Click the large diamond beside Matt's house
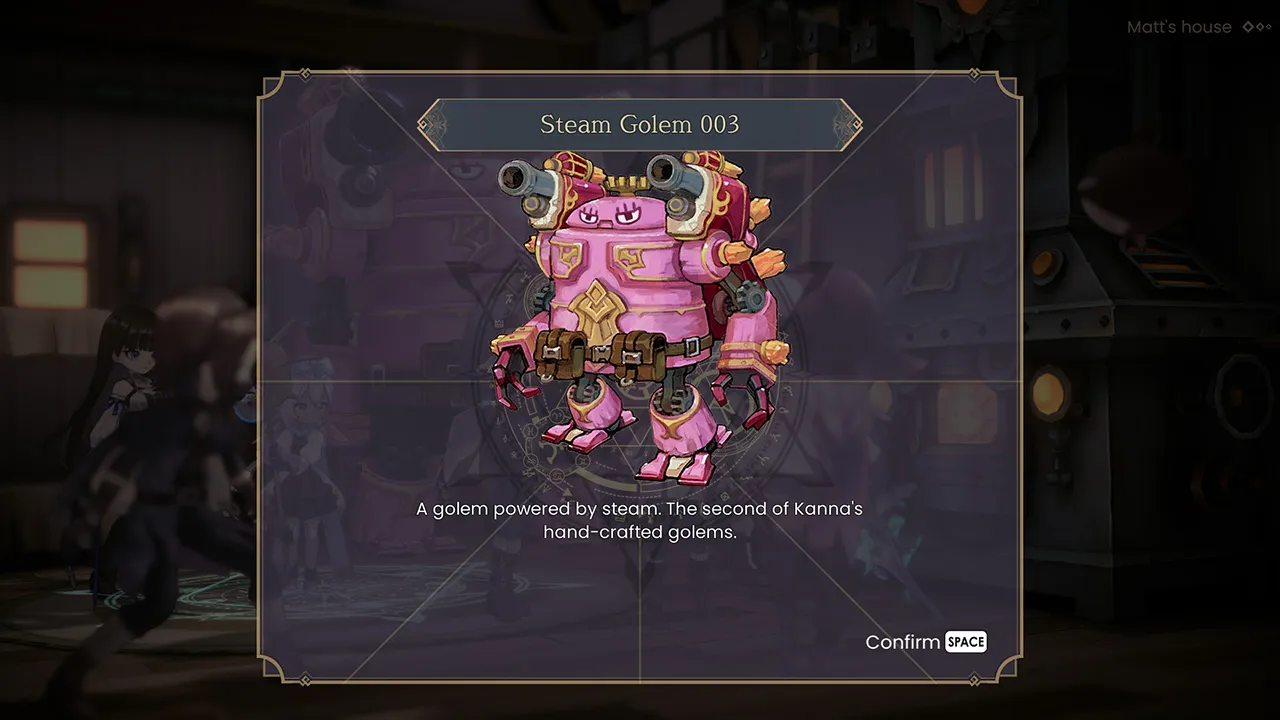 click(x=1248, y=27)
